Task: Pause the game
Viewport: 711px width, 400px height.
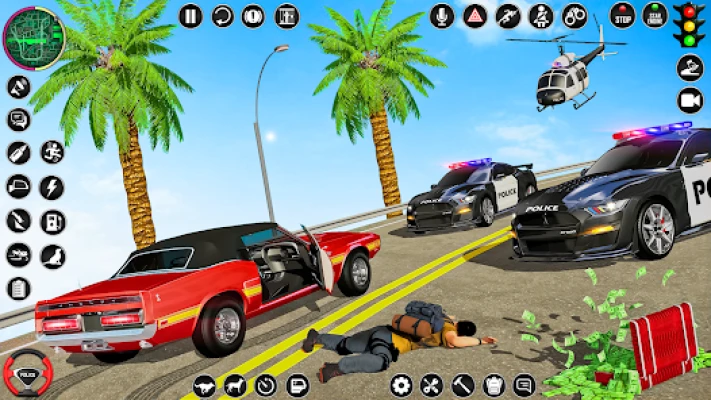Action: coord(190,15)
